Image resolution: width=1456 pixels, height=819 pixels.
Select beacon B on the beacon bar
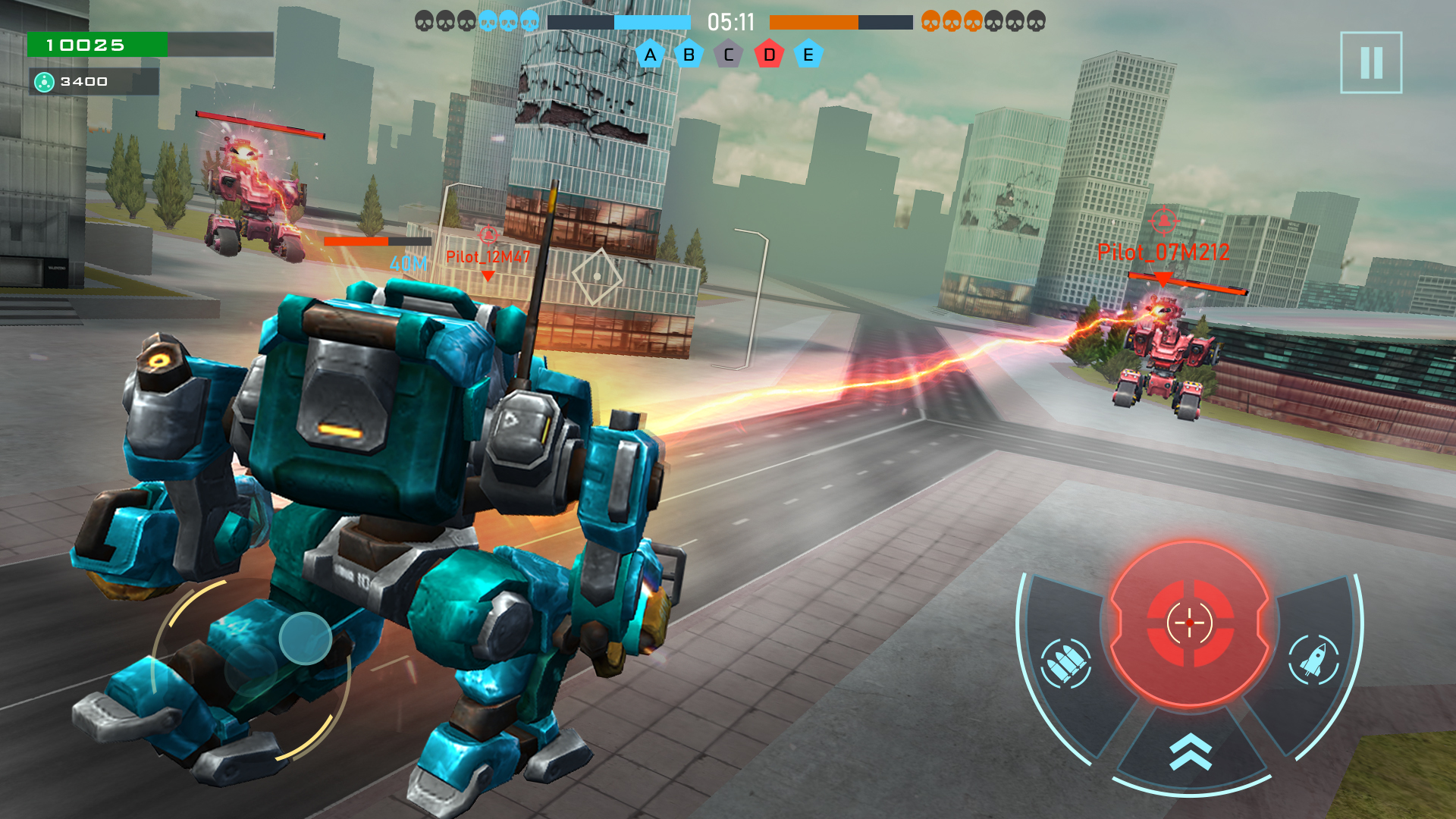(x=689, y=55)
